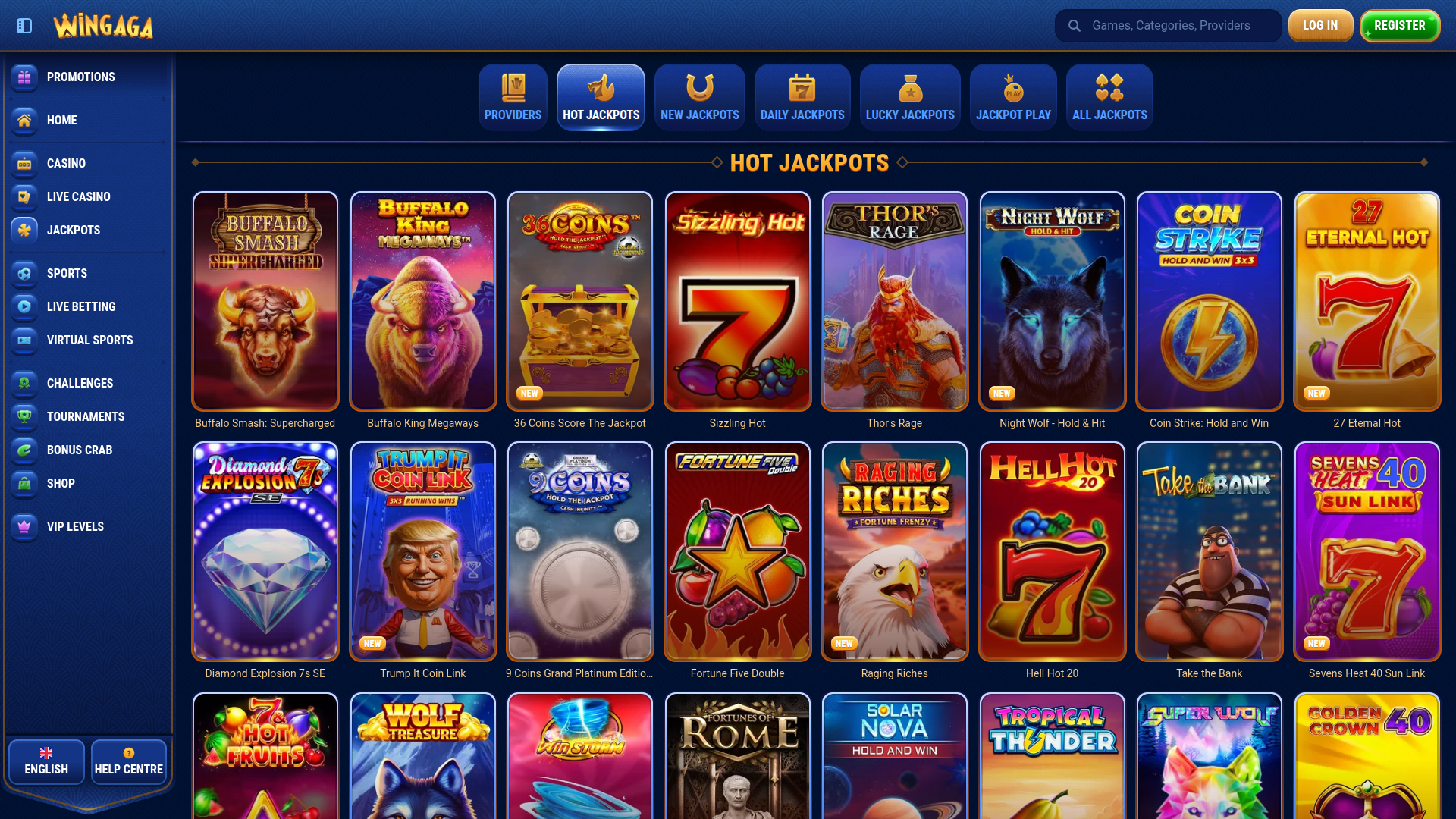Screen dimensions: 1456x819
Task: Click the VIP Levels icon
Action: (x=24, y=527)
